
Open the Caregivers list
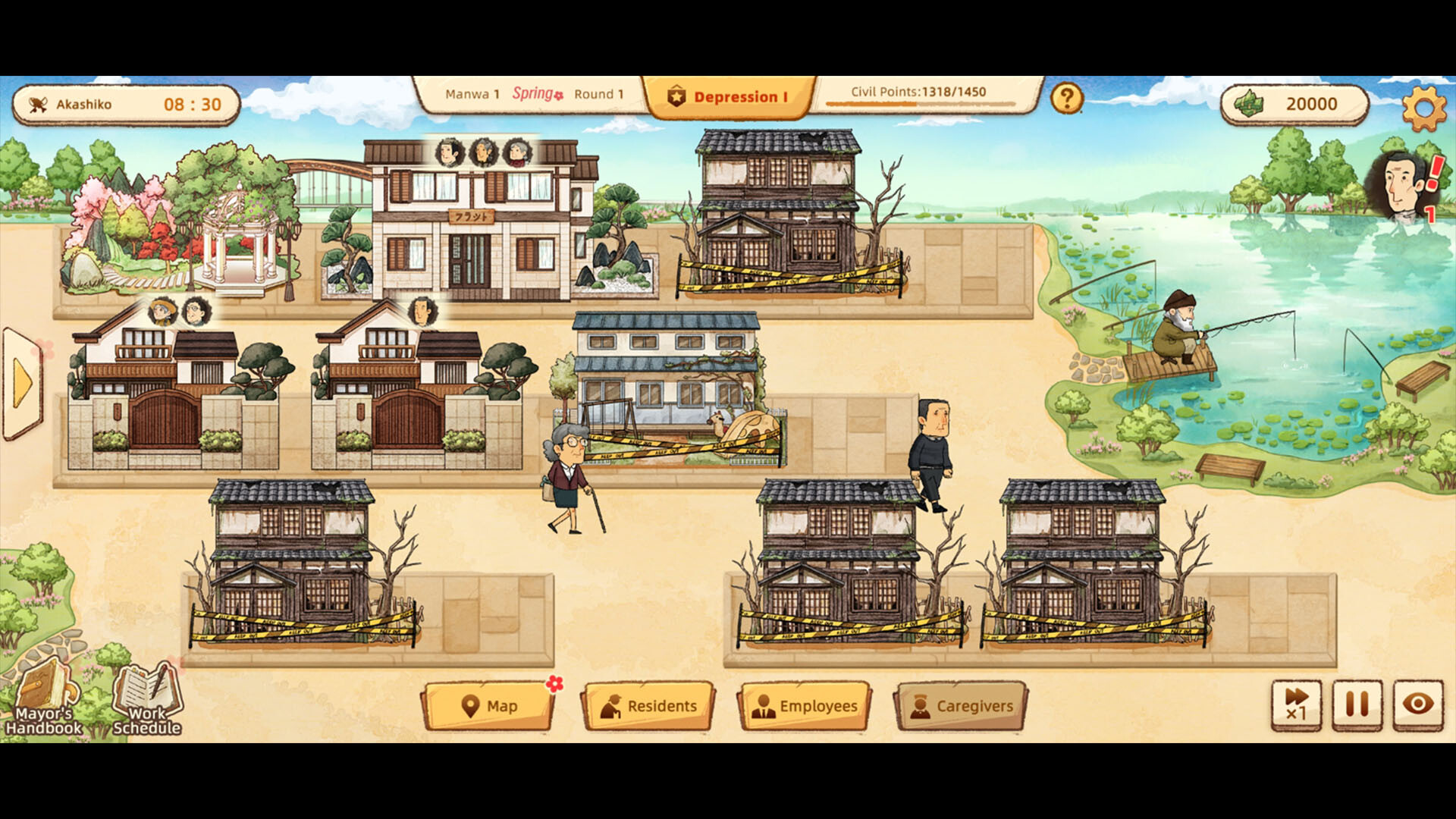[x=959, y=705]
